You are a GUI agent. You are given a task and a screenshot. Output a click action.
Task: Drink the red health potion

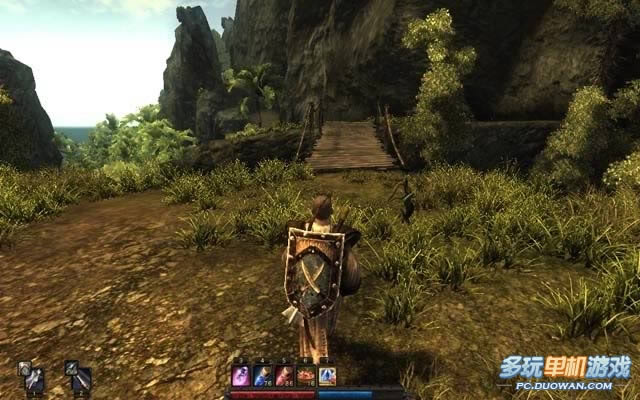(284, 376)
